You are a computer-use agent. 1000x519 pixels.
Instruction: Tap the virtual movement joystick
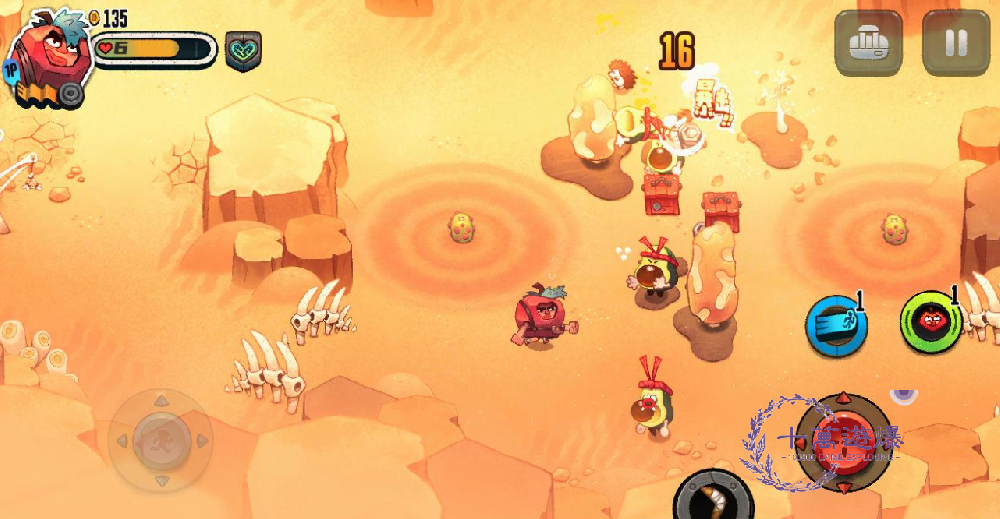pyautogui.click(x=159, y=440)
